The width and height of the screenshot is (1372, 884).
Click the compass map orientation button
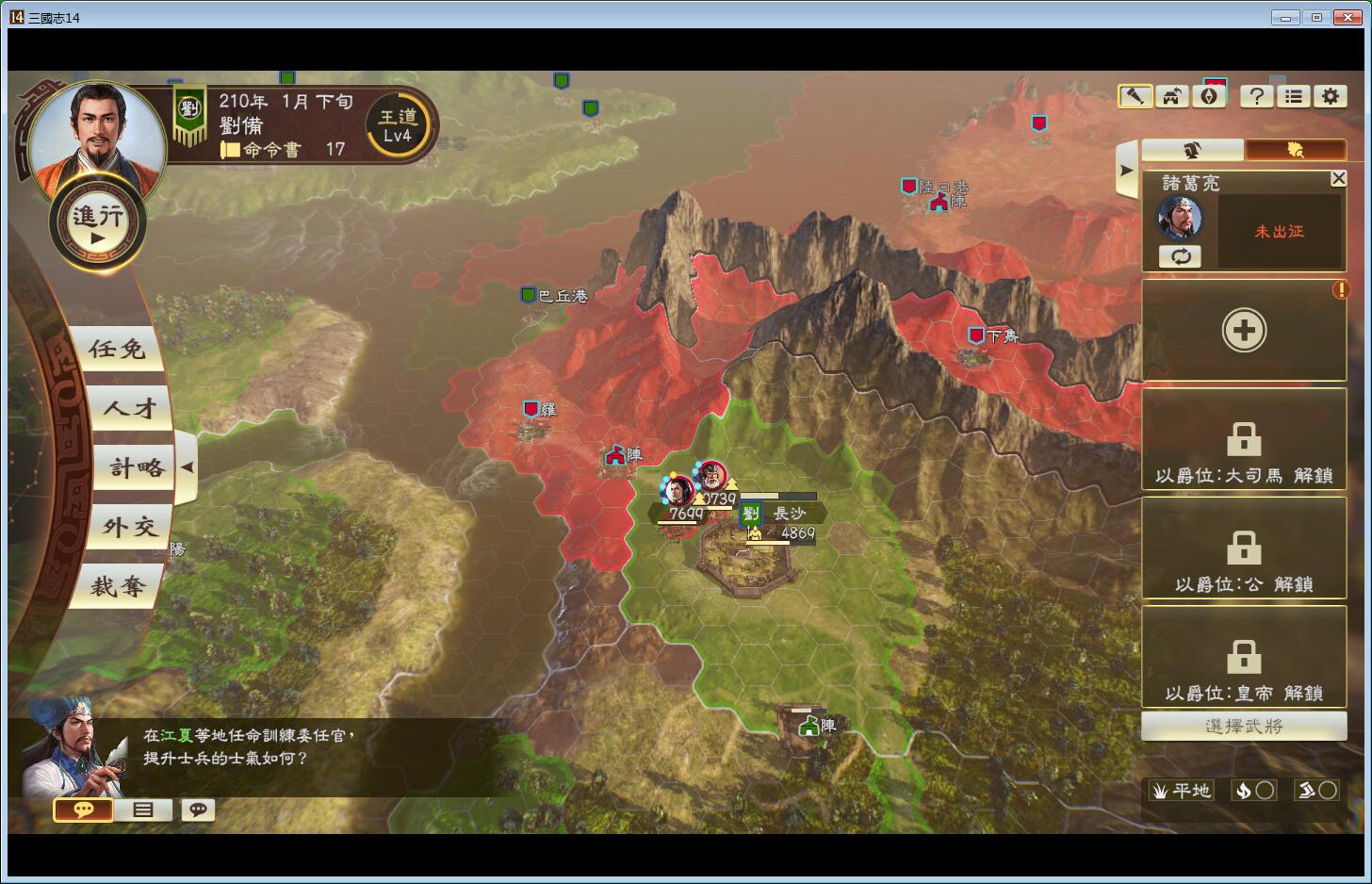pos(1211,96)
